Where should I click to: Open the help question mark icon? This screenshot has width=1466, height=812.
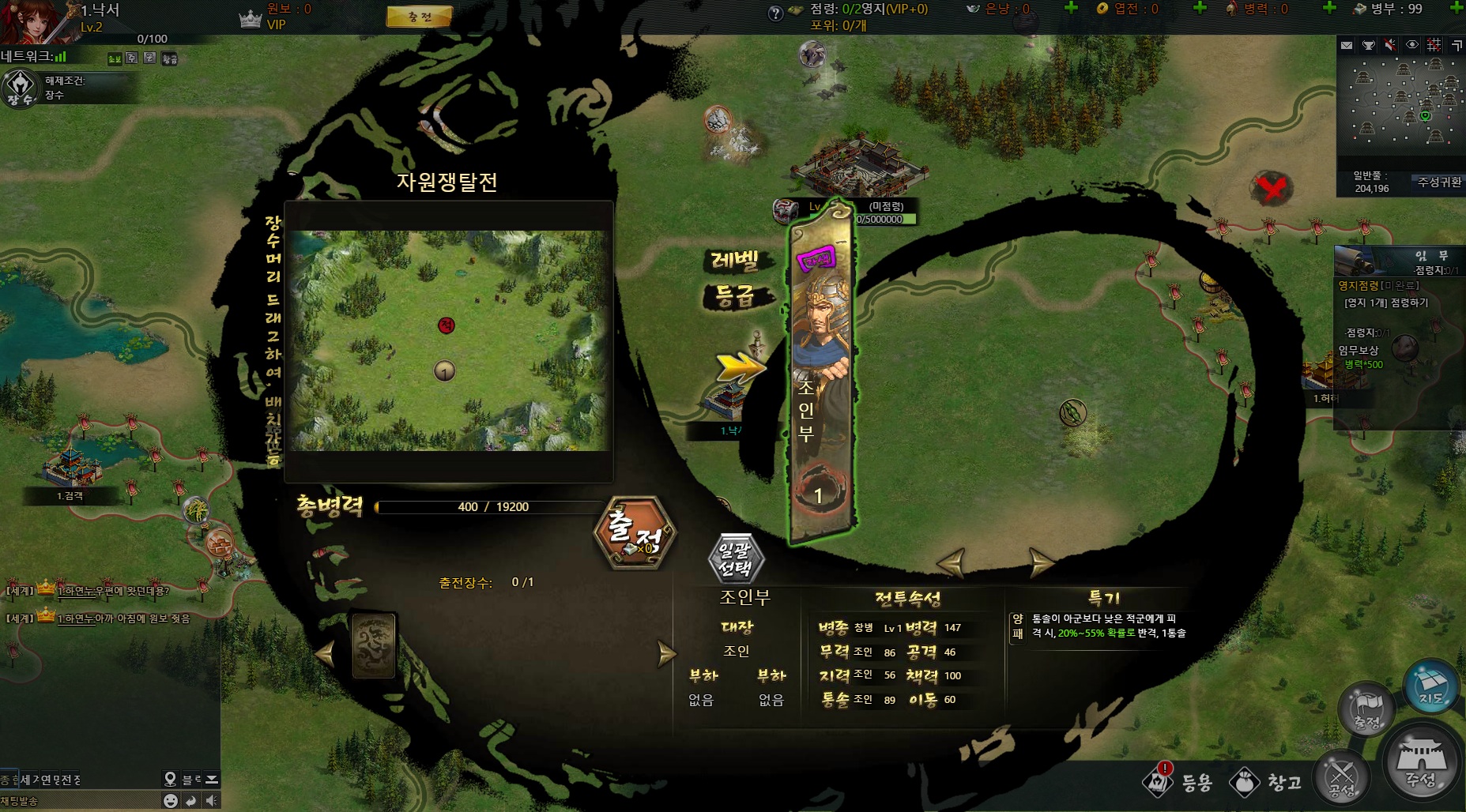pos(776,13)
